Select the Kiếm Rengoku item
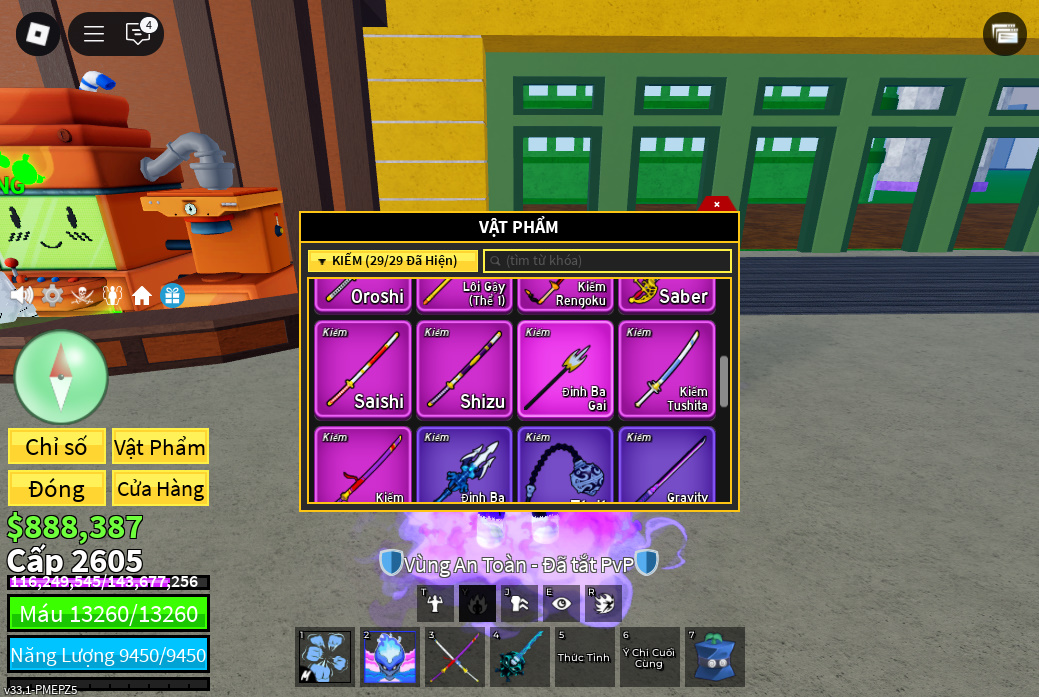Viewport: 1039px width, 697px height. pyautogui.click(x=566, y=294)
